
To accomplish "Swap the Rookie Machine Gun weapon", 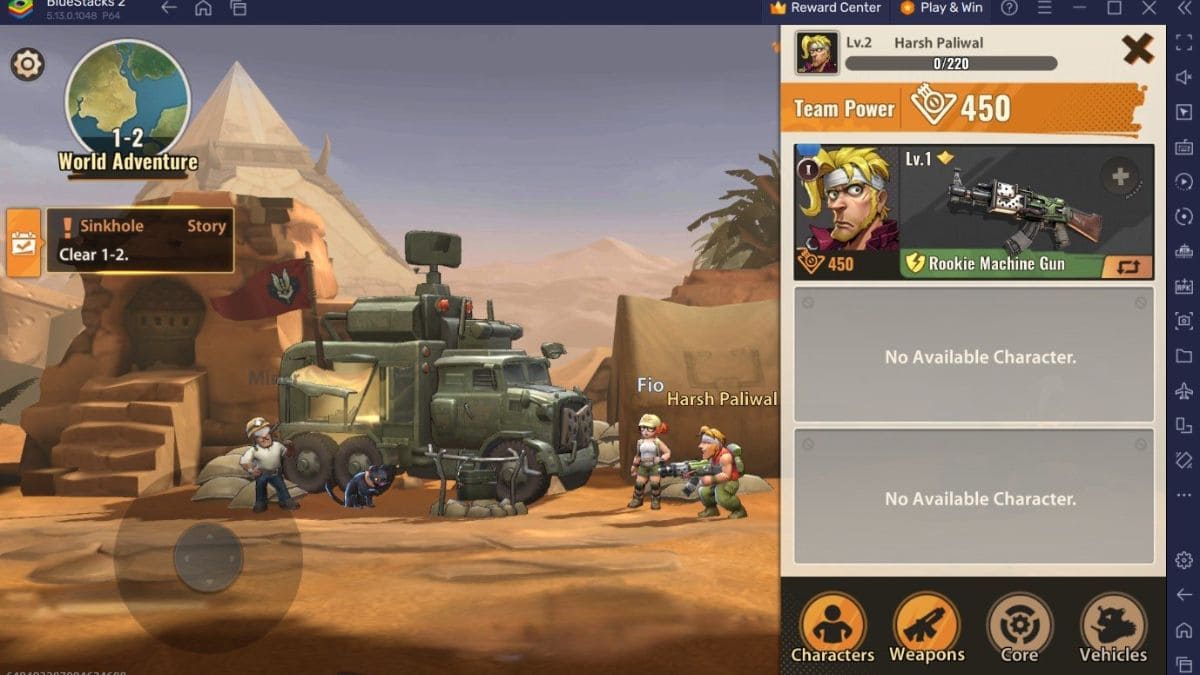I will coord(1127,266).
